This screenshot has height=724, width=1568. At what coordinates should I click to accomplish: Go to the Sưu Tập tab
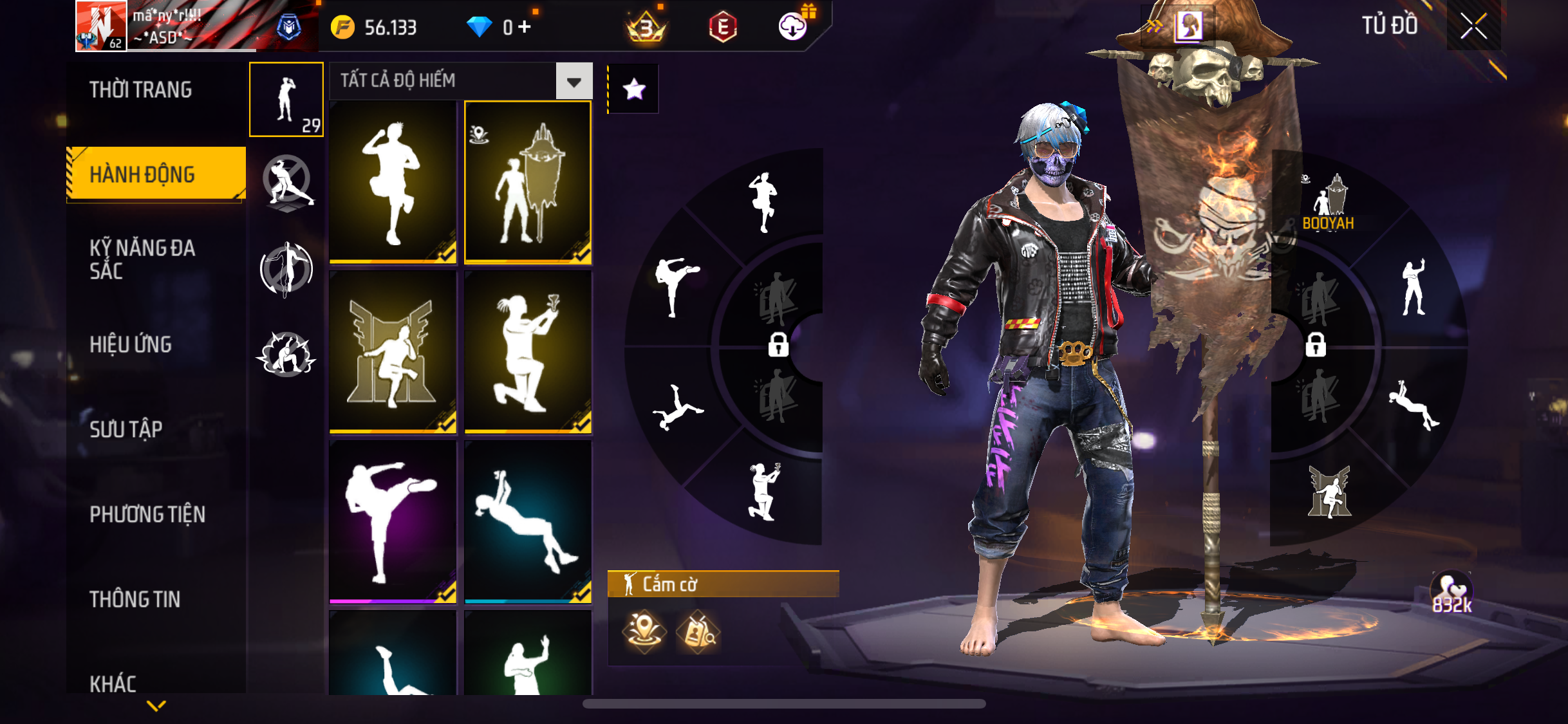[x=126, y=429]
